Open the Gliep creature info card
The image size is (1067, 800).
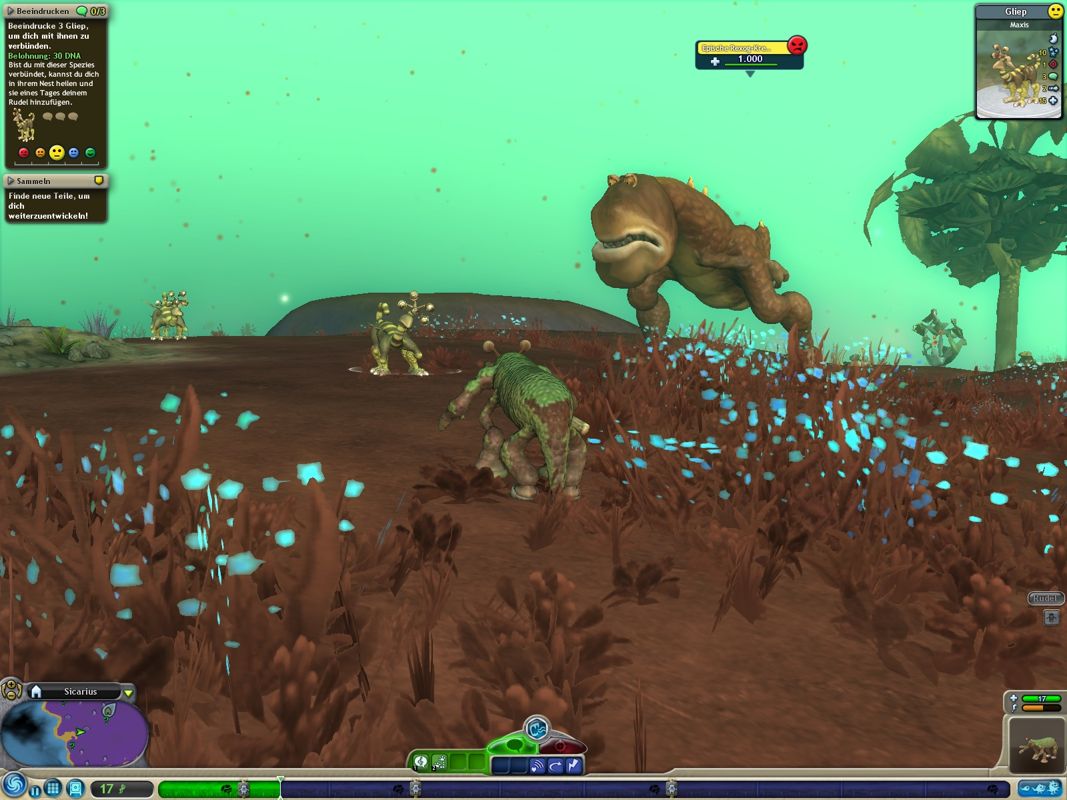point(1019,60)
